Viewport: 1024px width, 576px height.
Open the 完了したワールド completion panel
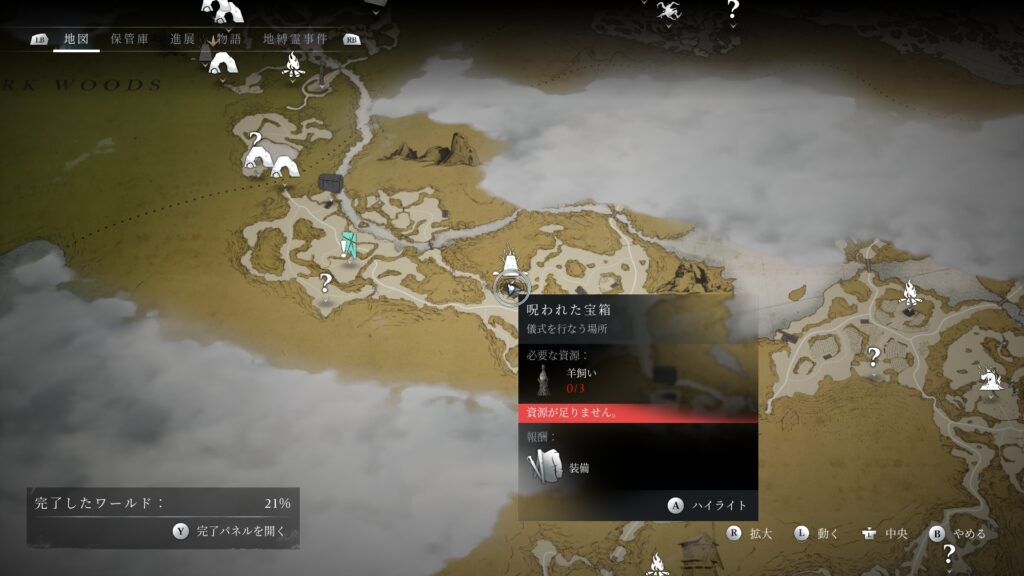click(x=163, y=518)
